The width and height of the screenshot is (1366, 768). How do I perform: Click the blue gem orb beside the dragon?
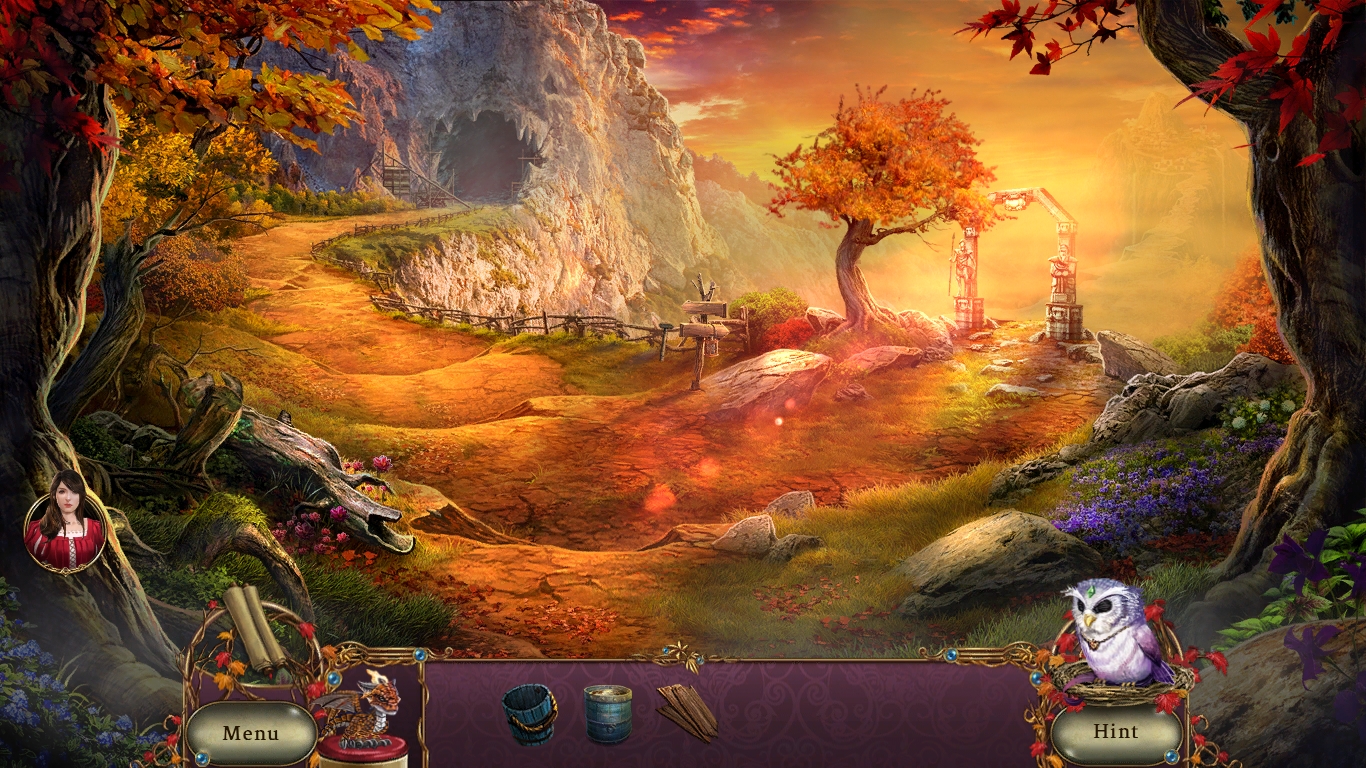pyautogui.click(x=335, y=678)
